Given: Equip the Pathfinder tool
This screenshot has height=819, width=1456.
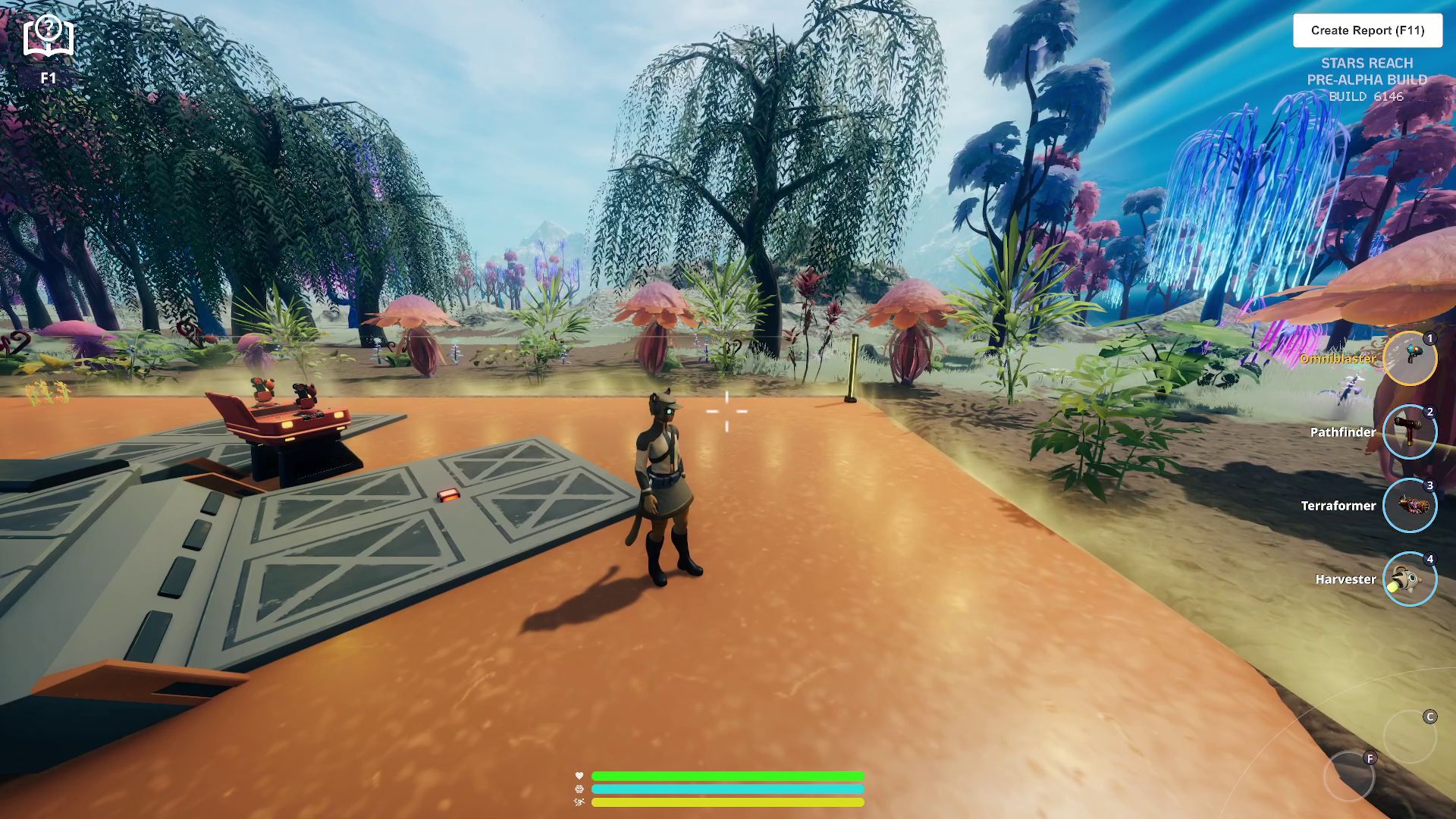Looking at the screenshot, I should (x=1409, y=432).
